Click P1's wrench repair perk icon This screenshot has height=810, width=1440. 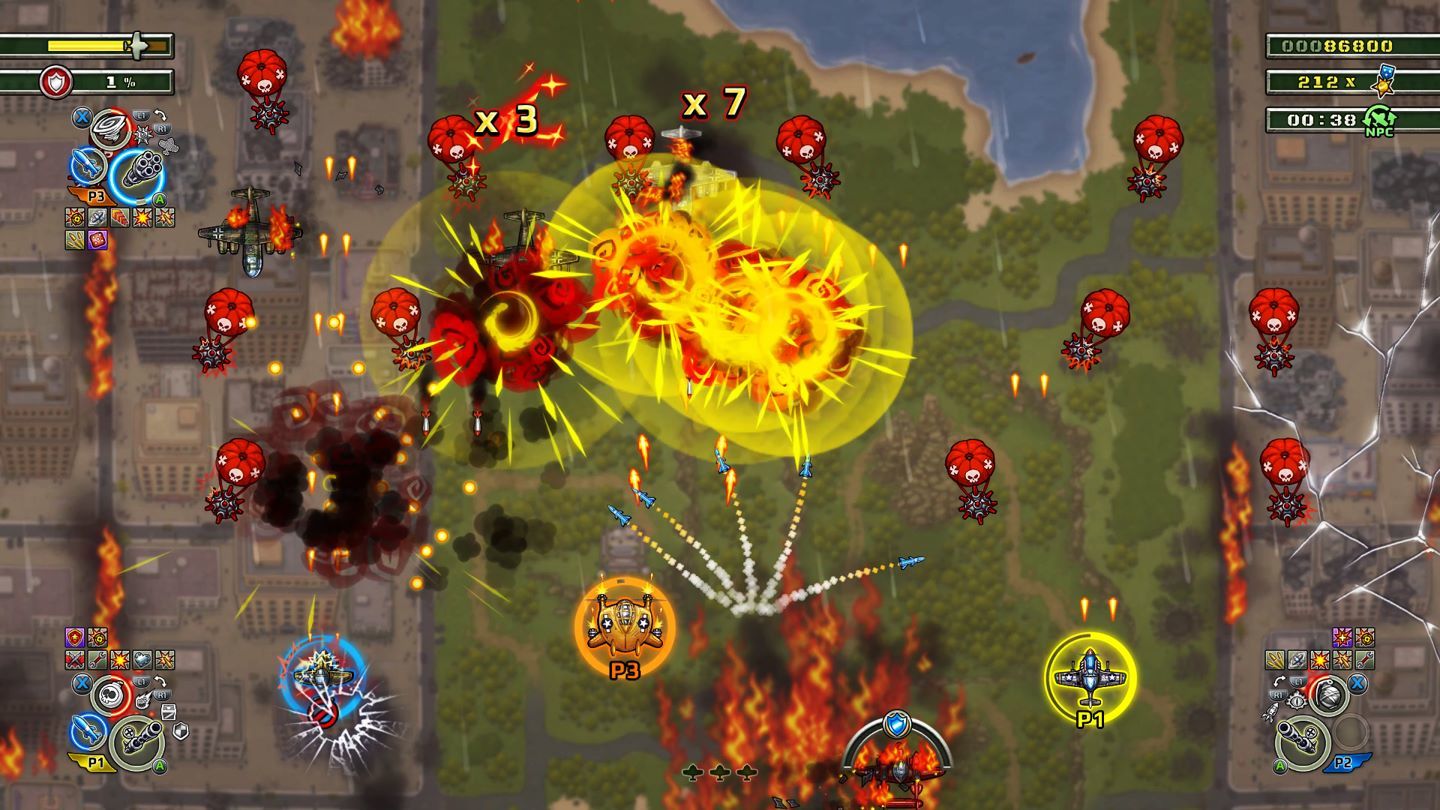[97, 660]
